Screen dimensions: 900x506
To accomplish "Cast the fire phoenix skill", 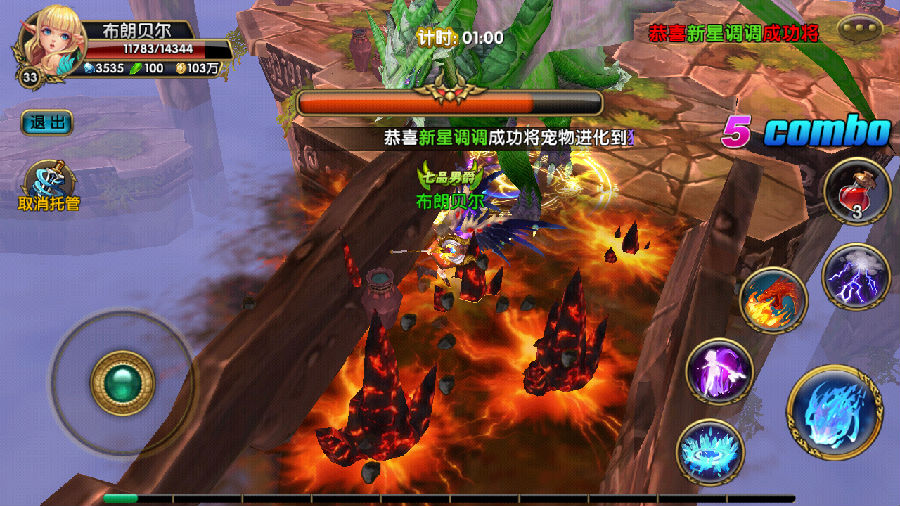I will (773, 300).
